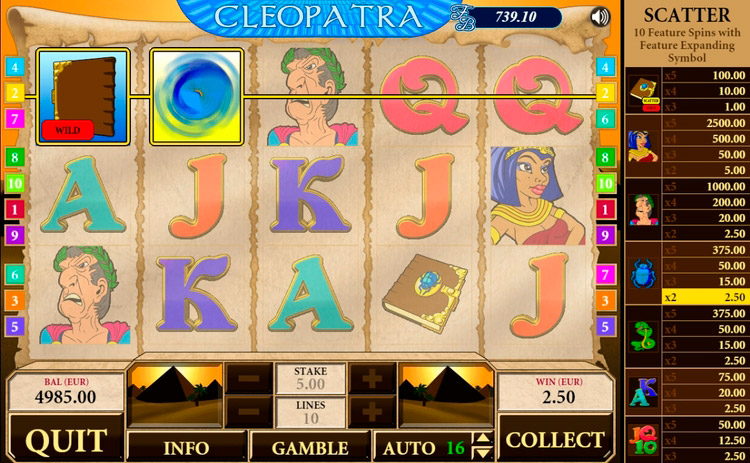Raise the stake with the plus button
750x463 pixels.
pyautogui.click(x=371, y=378)
